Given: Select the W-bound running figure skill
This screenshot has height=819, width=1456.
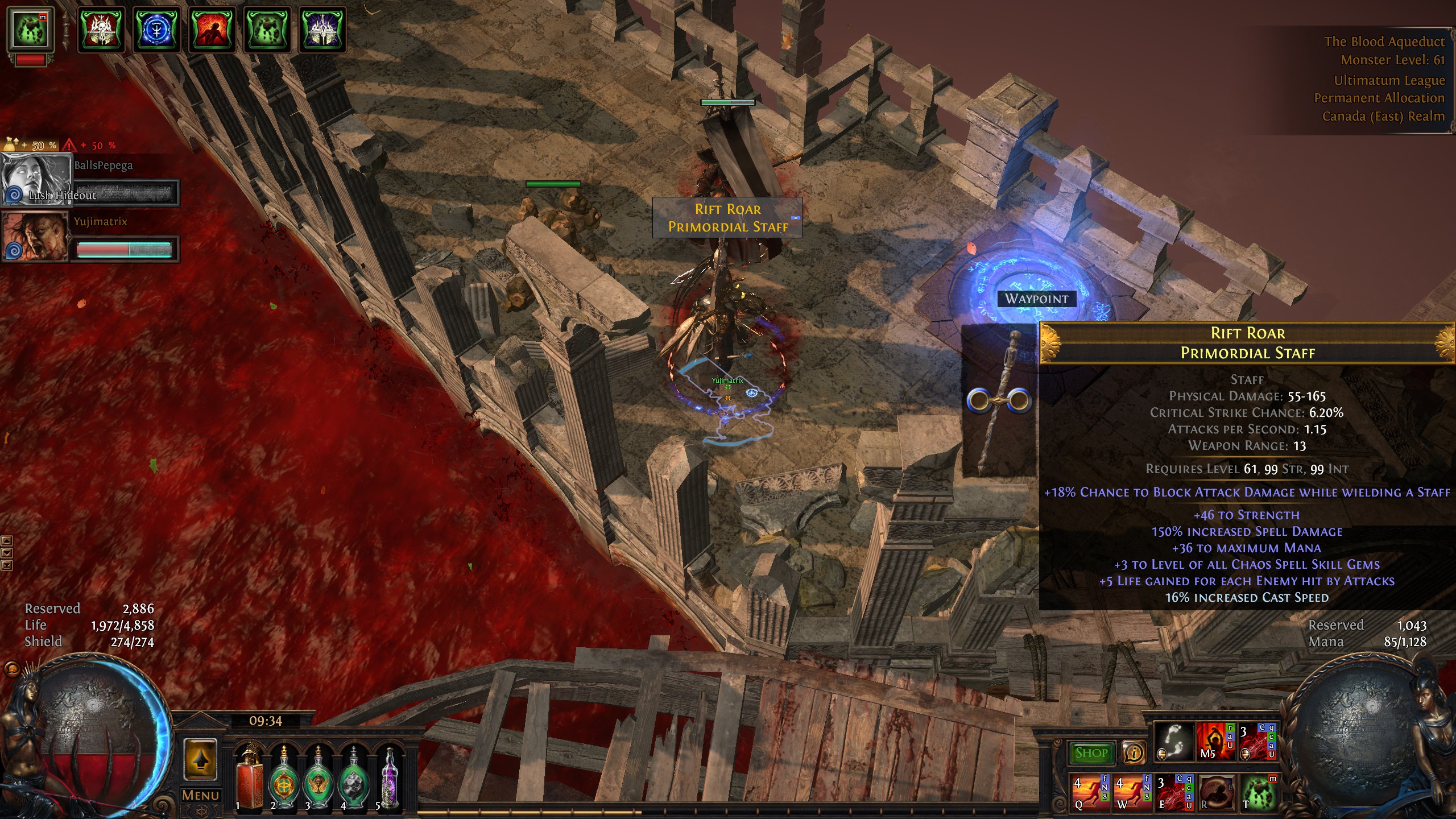Looking at the screenshot, I should pyautogui.click(x=1132, y=792).
